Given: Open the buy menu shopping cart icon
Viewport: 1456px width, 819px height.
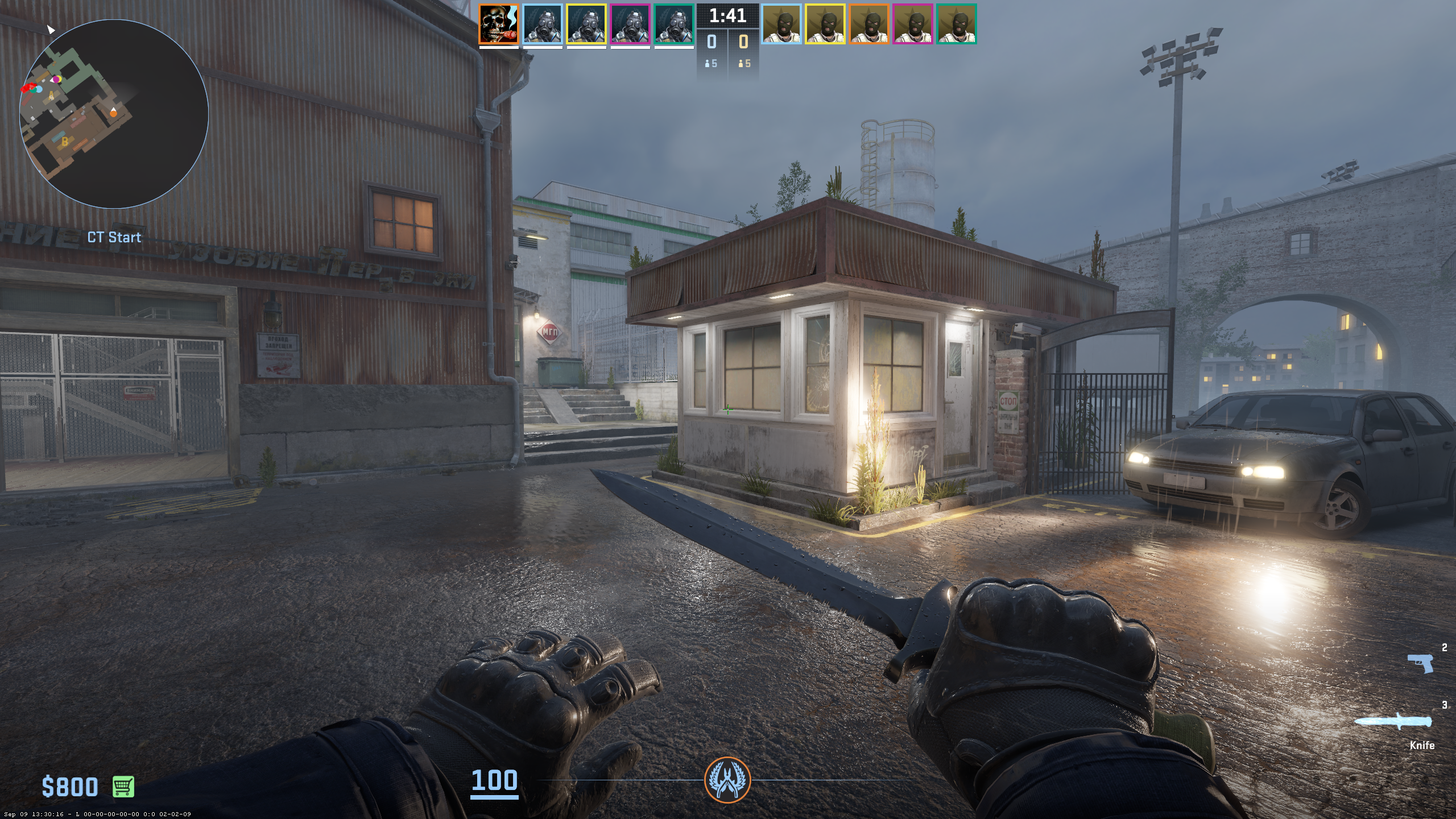Looking at the screenshot, I should [x=123, y=787].
